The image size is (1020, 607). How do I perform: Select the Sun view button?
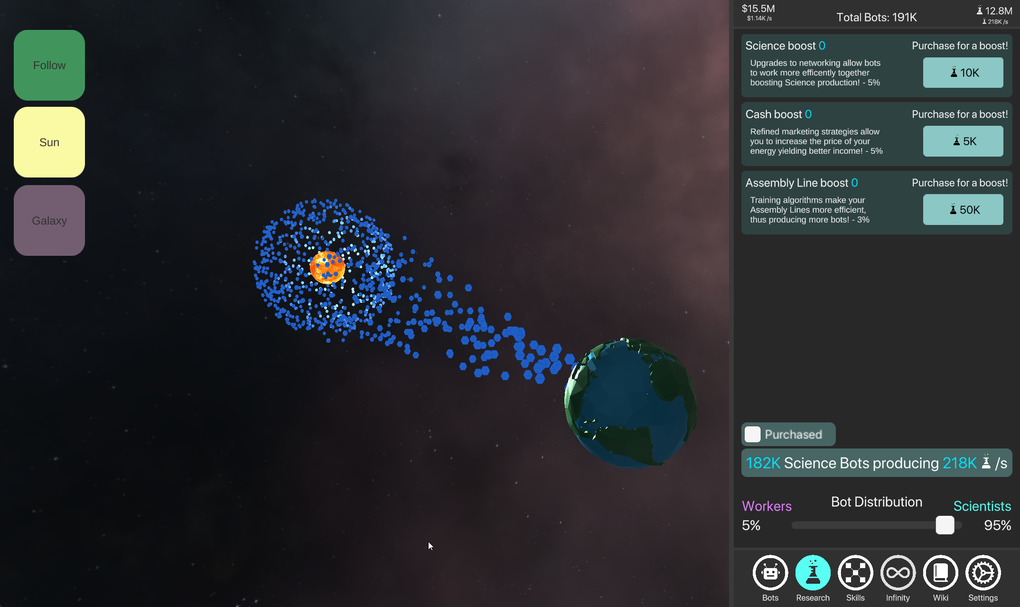pyautogui.click(x=49, y=142)
